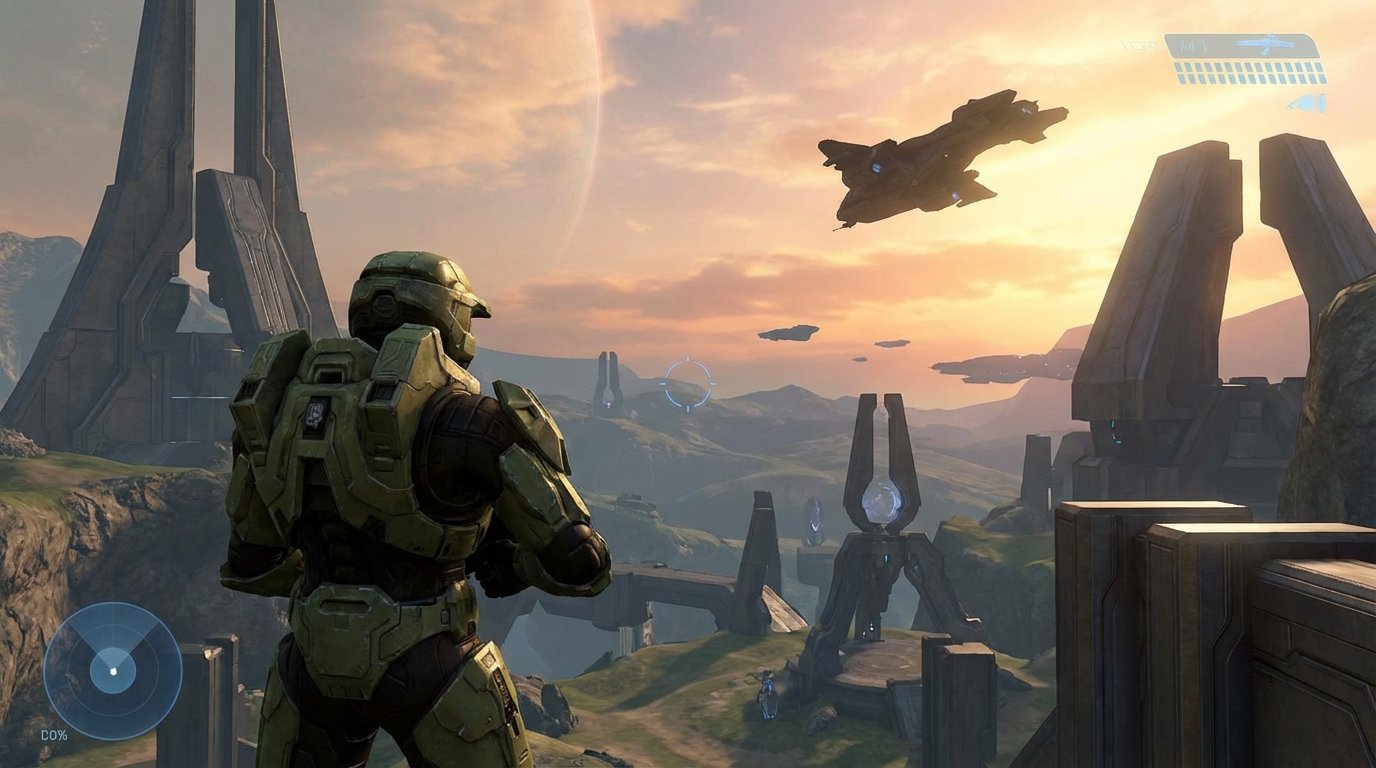Click the grenade icon at the bottom of the HUD
The image size is (1376, 768).
coord(1301,101)
